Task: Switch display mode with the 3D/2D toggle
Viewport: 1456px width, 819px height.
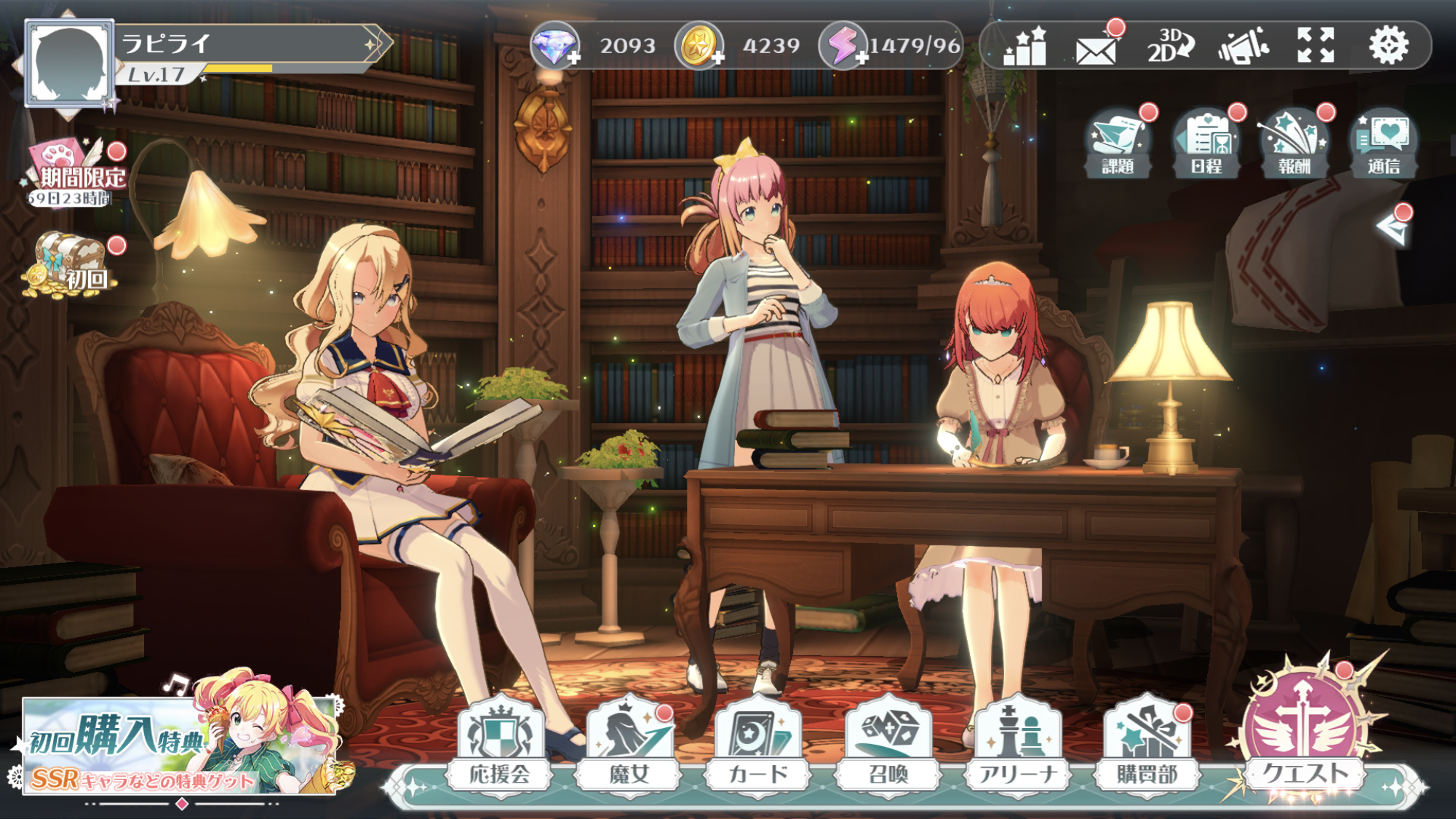Action: (x=1173, y=48)
